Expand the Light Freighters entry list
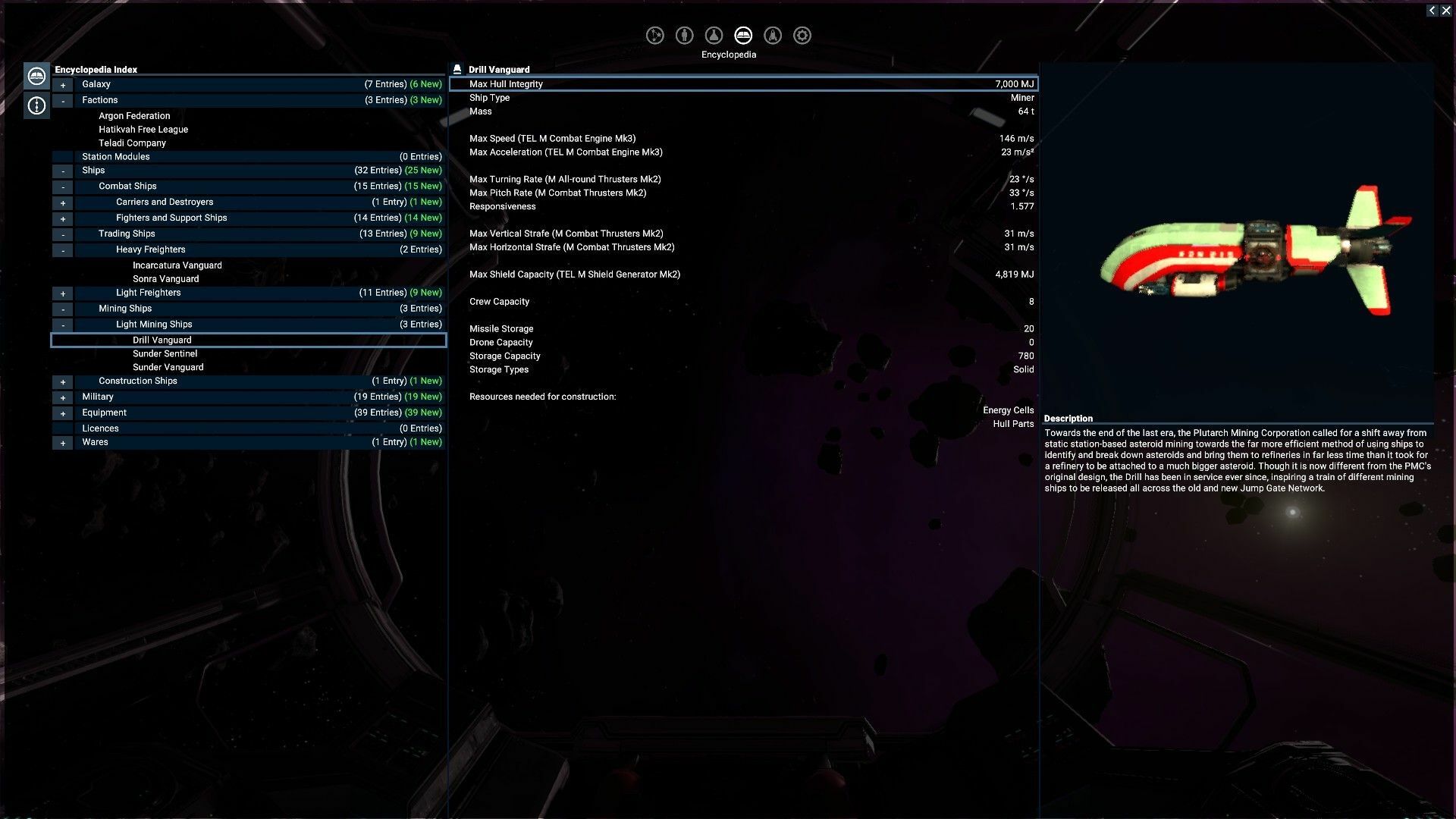This screenshot has width=1456, height=819. pyautogui.click(x=63, y=293)
